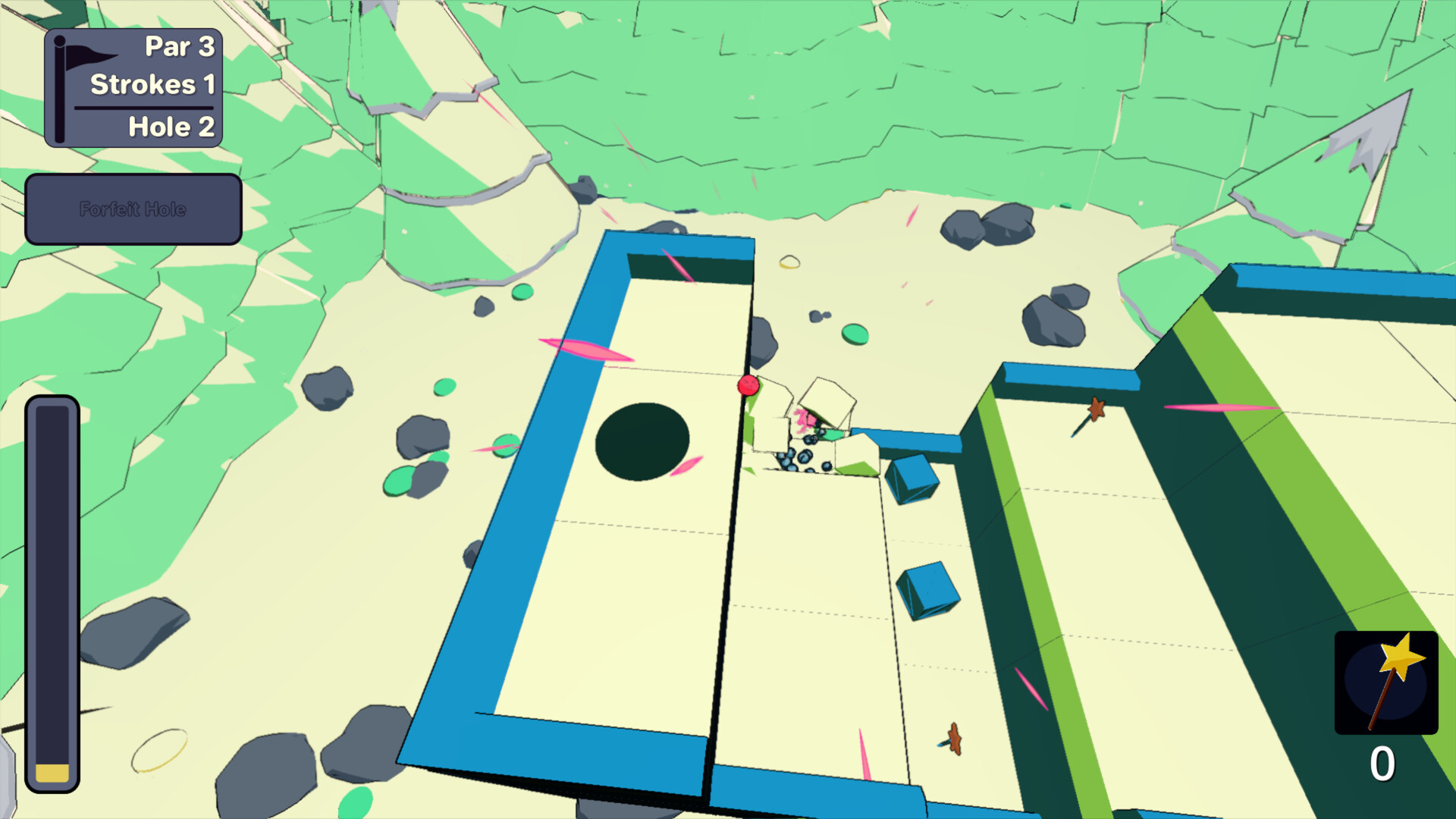Image resolution: width=1456 pixels, height=819 pixels.
Task: Expand the Forfeit Hole panel
Action: pos(133,209)
